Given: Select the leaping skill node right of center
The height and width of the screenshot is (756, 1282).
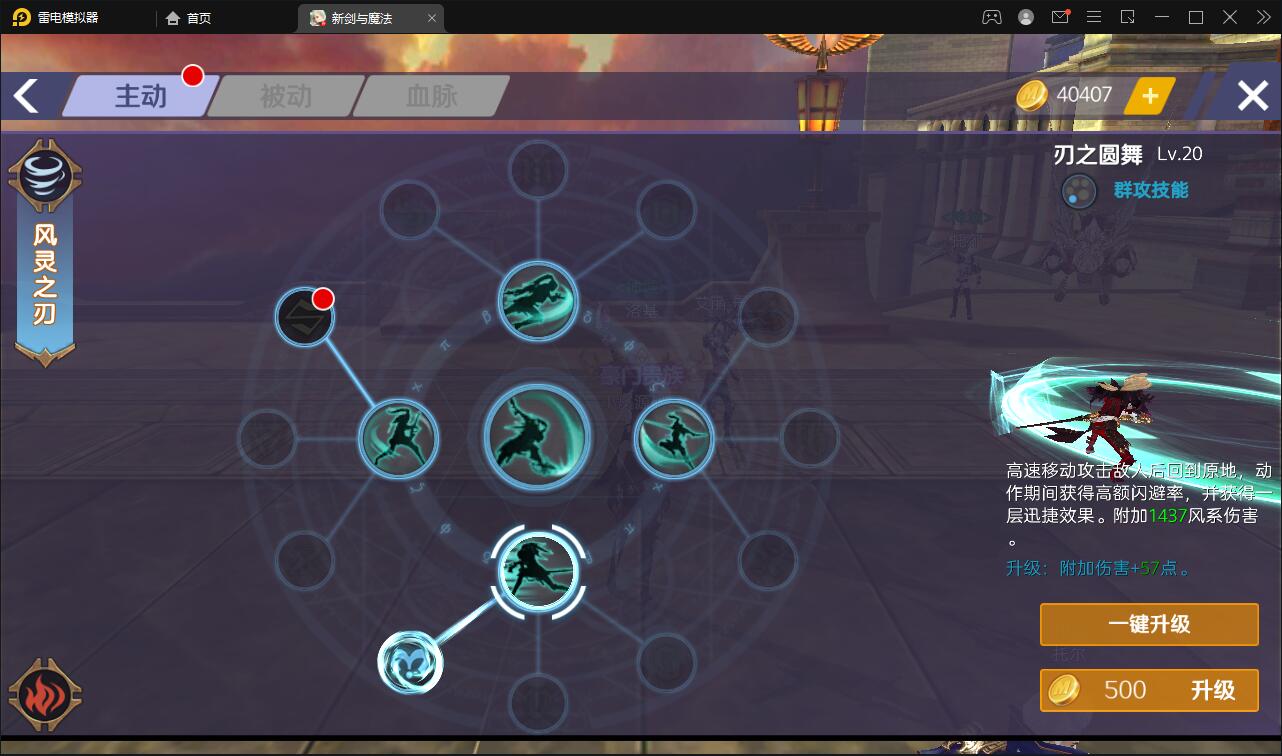Looking at the screenshot, I should click(673, 436).
